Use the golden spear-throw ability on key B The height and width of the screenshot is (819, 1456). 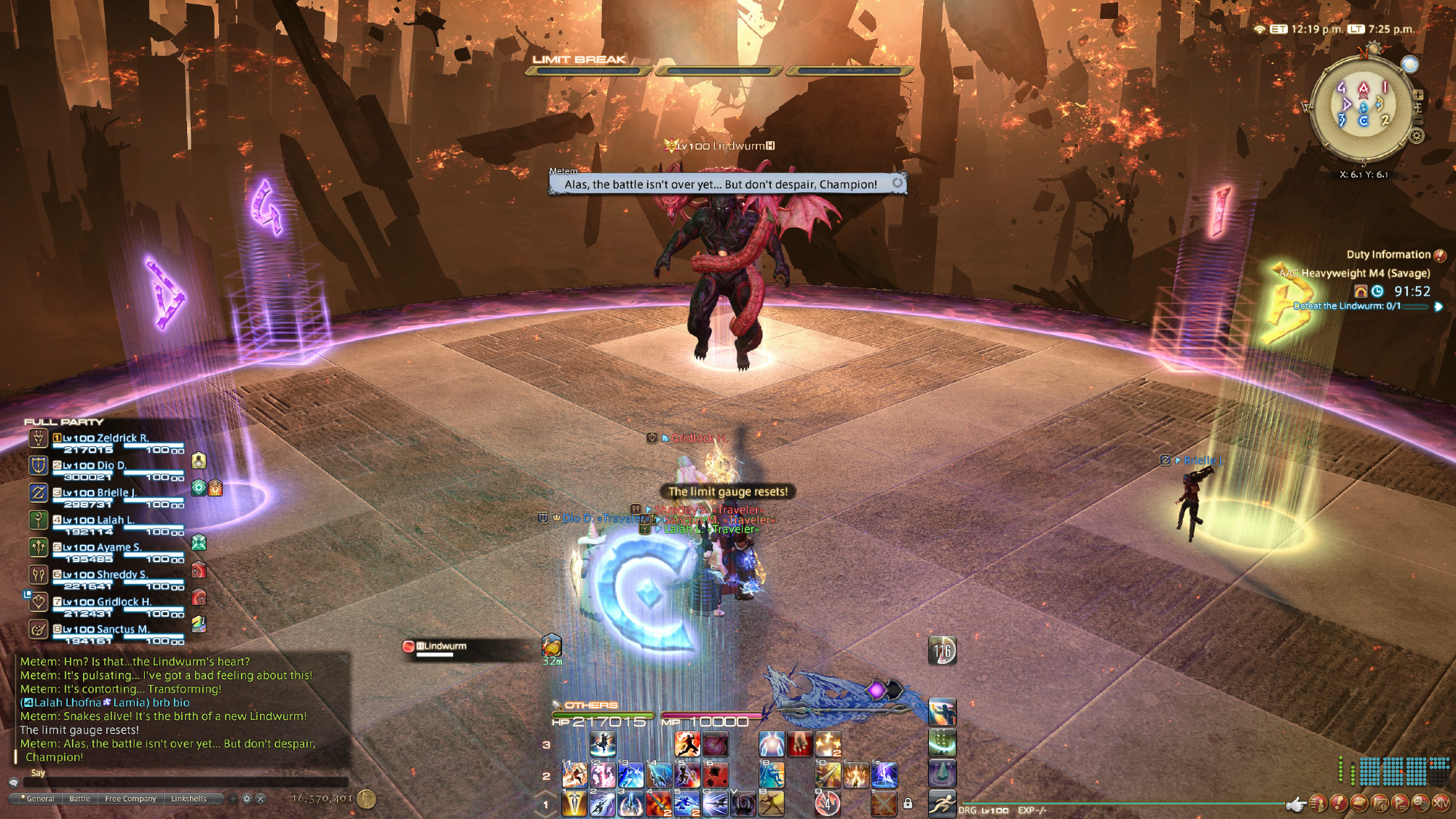coord(771,803)
